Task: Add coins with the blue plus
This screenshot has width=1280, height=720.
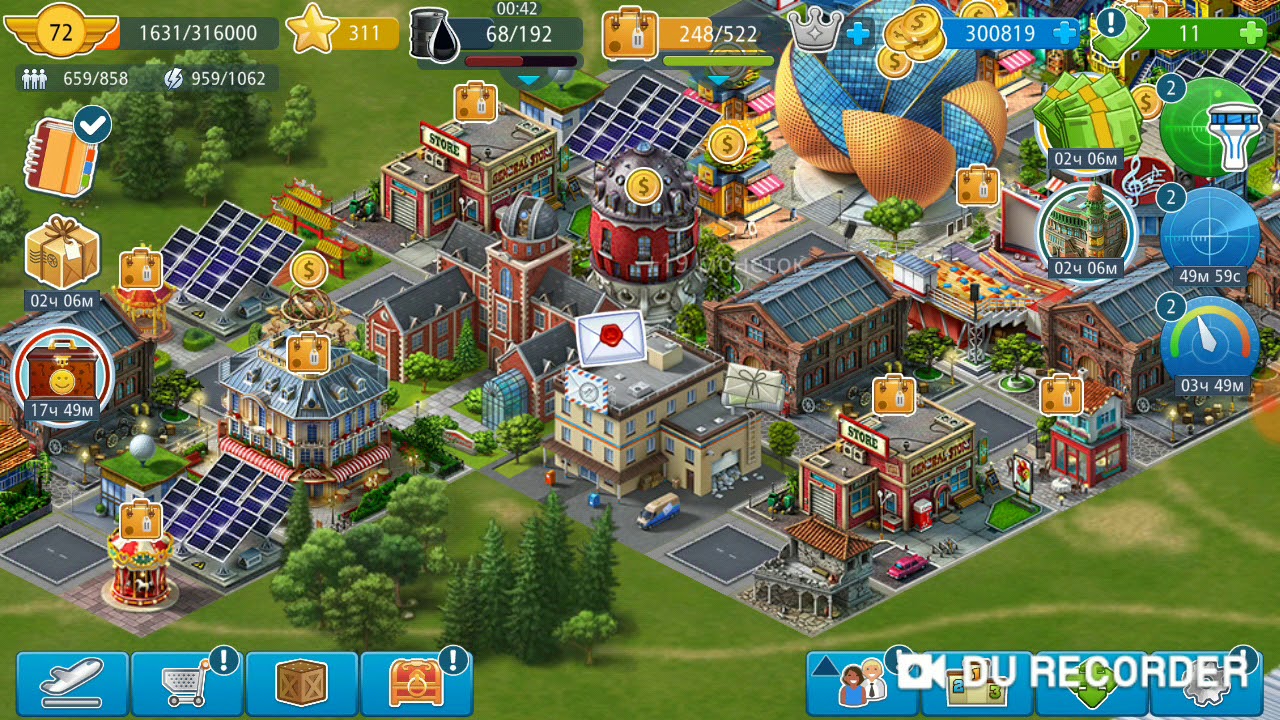Action: click(x=1066, y=33)
